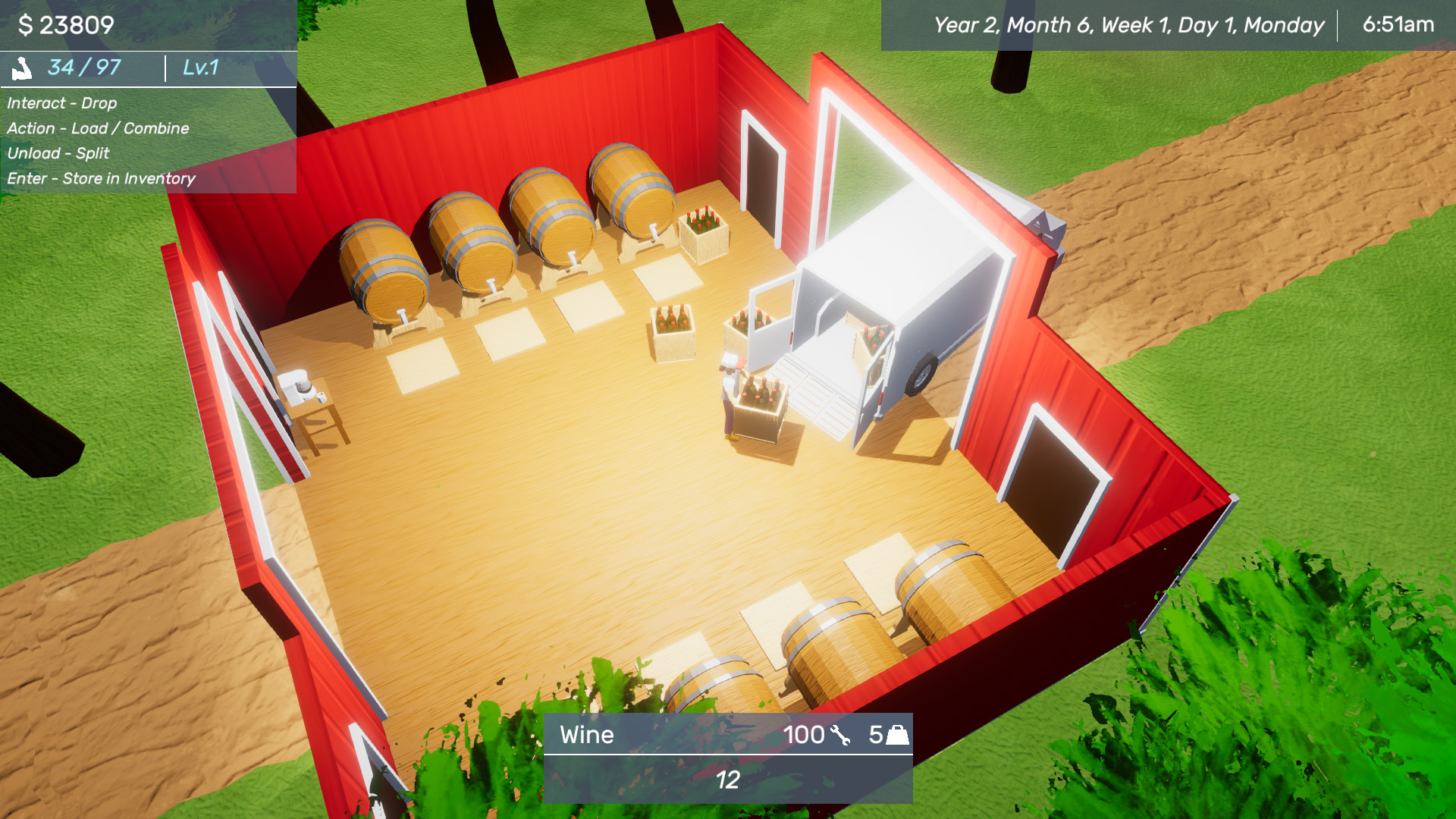This screenshot has height=819, width=1456.
Task: Click the Enter - Store in Inventory hint
Action: point(101,179)
